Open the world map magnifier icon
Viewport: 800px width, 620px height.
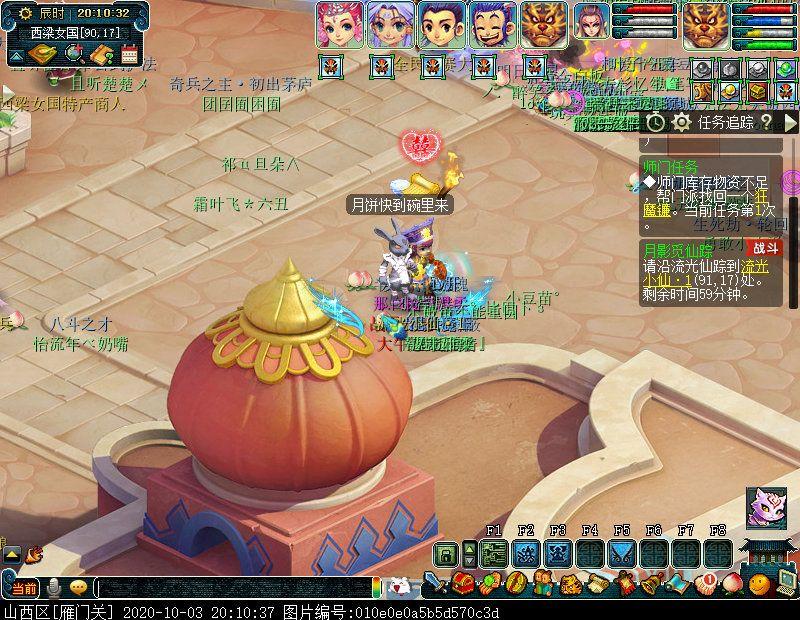pyautogui.click(x=73, y=55)
